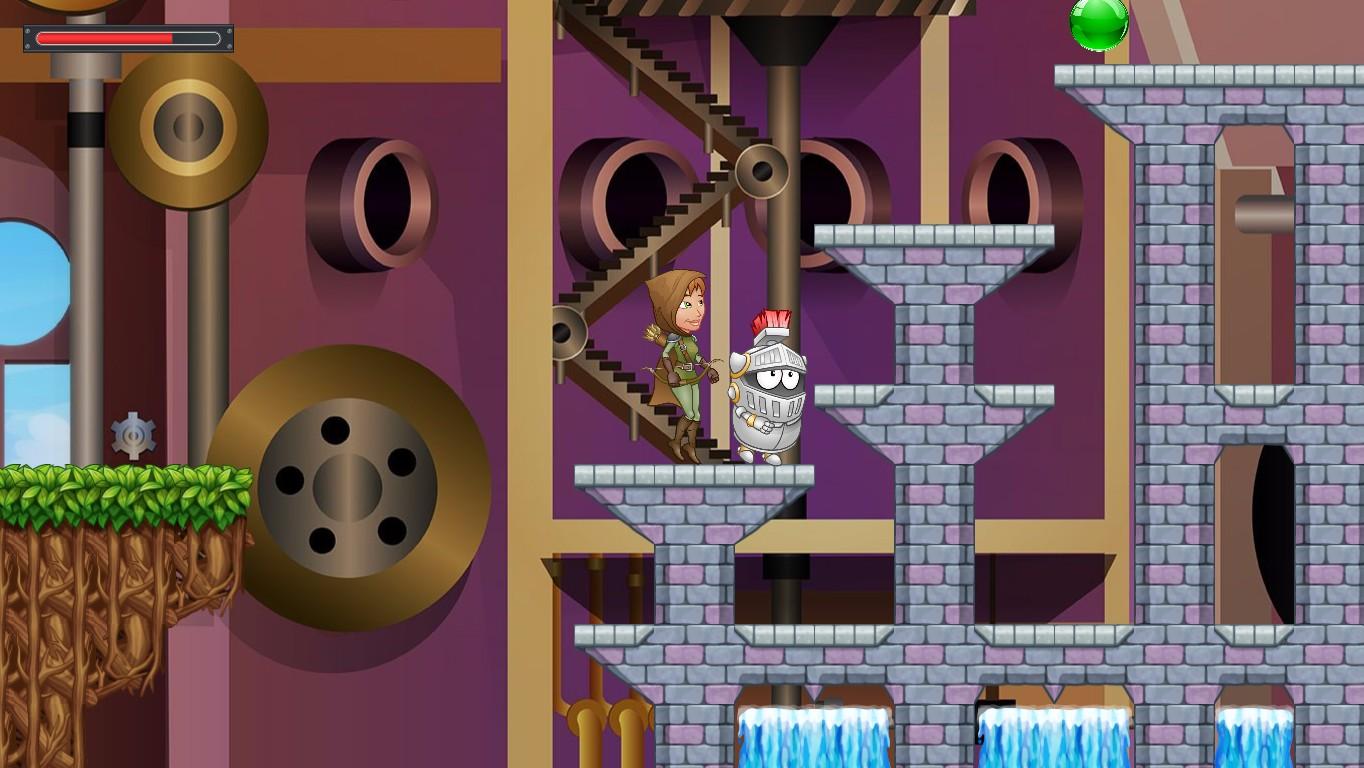Screen dimensions: 1364x768
Task: Click the knight enemy with red plume
Action: point(768,390)
